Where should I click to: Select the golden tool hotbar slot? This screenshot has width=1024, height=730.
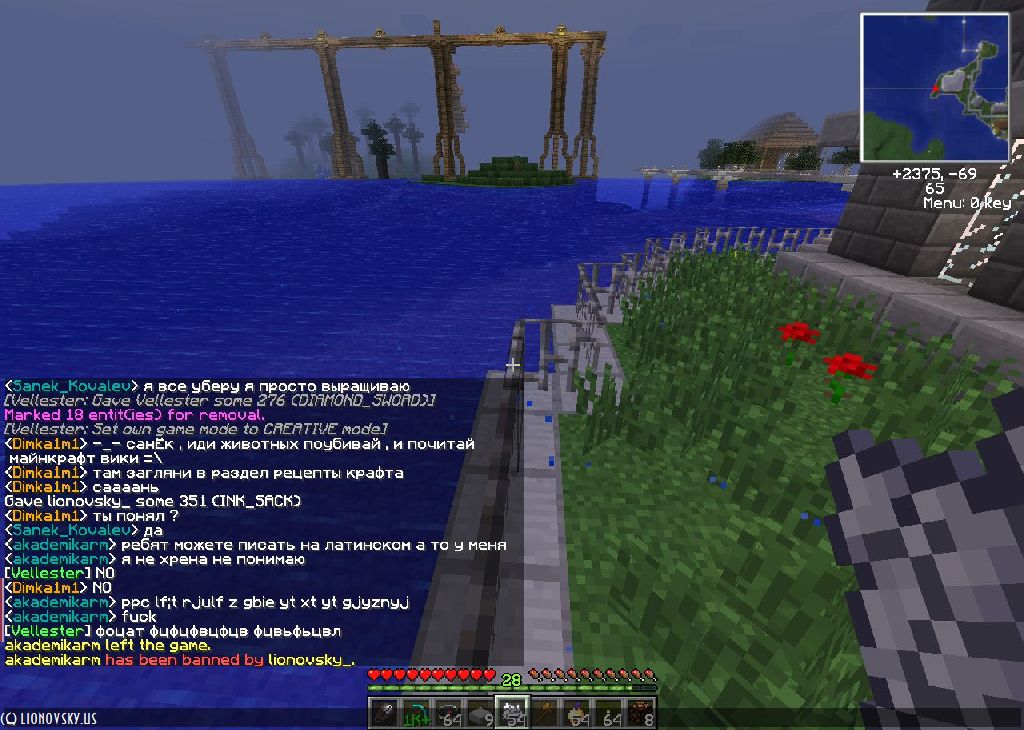546,713
